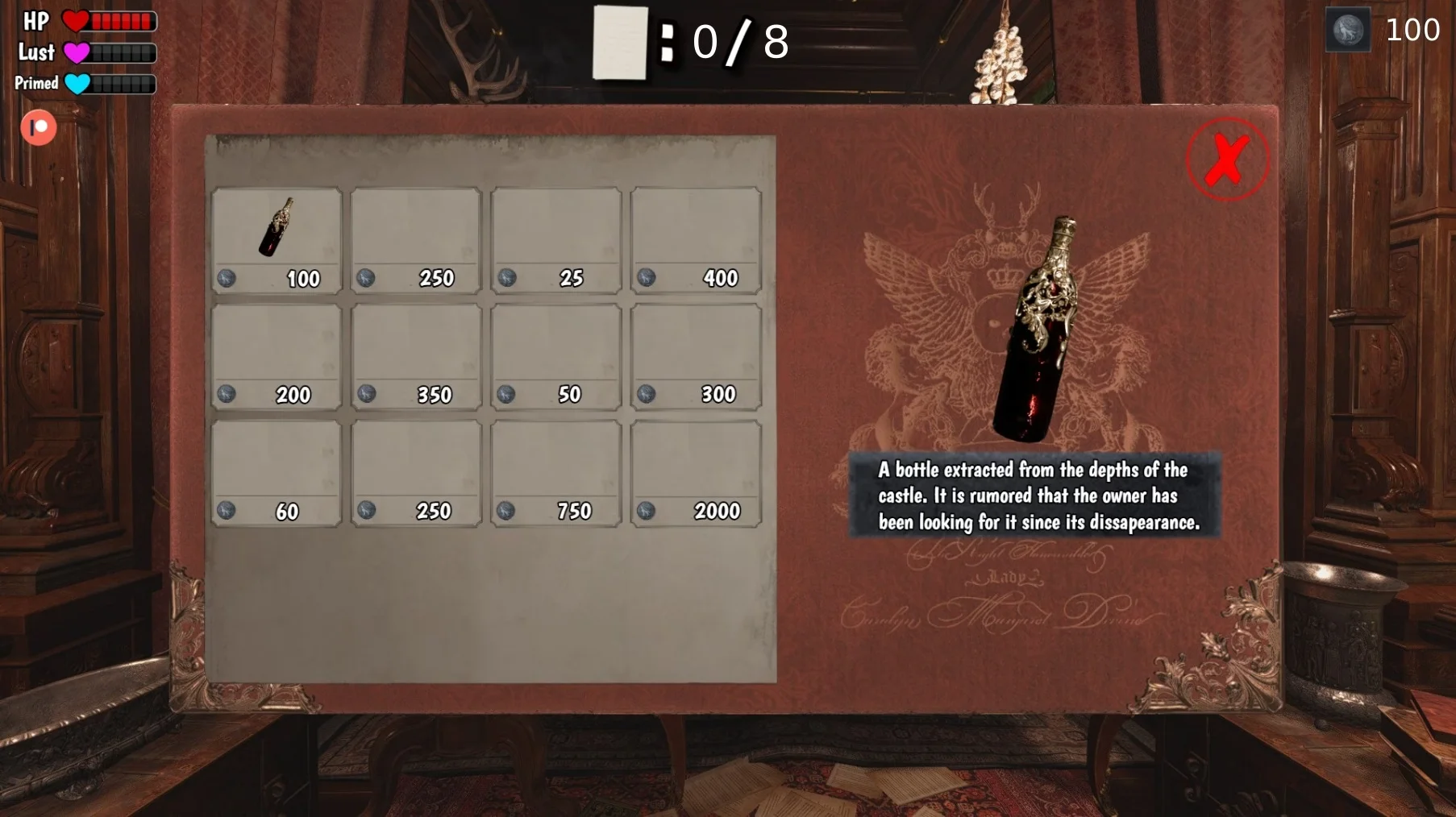Select the shop slot costing 400
The height and width of the screenshot is (817, 1456).
click(x=696, y=239)
